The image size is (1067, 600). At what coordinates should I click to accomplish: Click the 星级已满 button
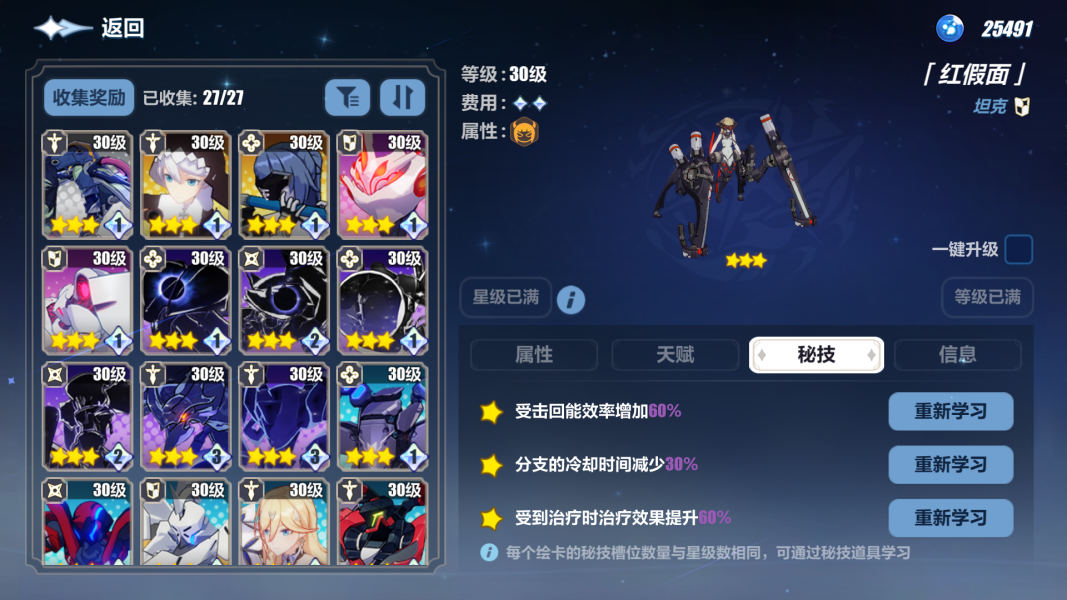pos(505,298)
